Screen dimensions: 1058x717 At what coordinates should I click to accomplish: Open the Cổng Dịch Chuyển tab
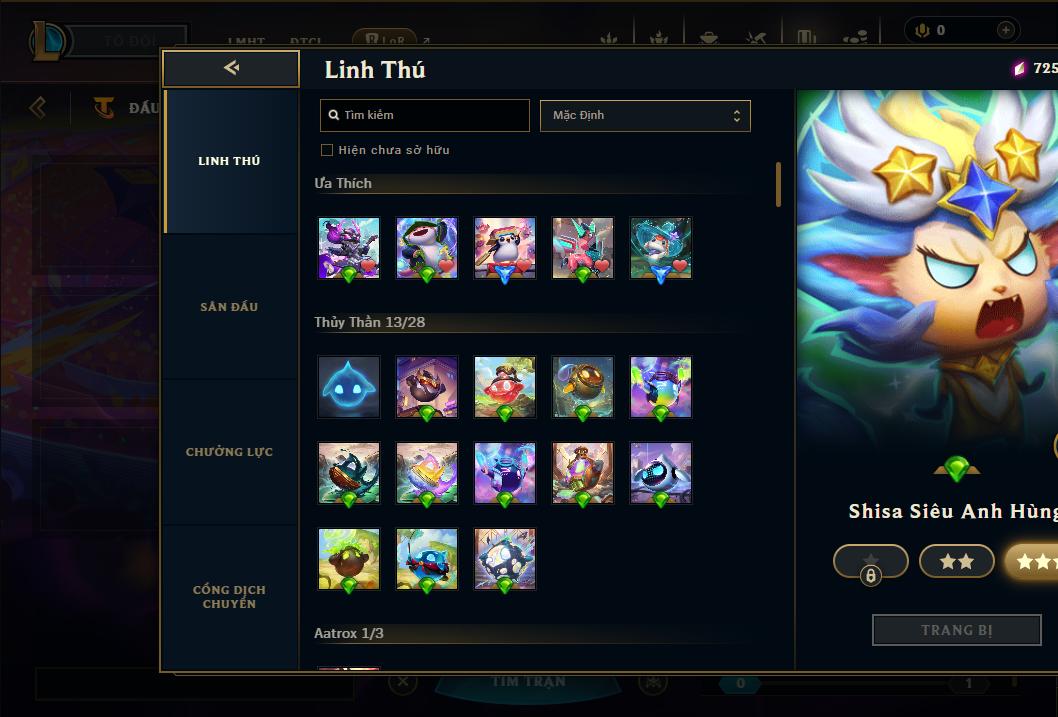tap(229, 597)
